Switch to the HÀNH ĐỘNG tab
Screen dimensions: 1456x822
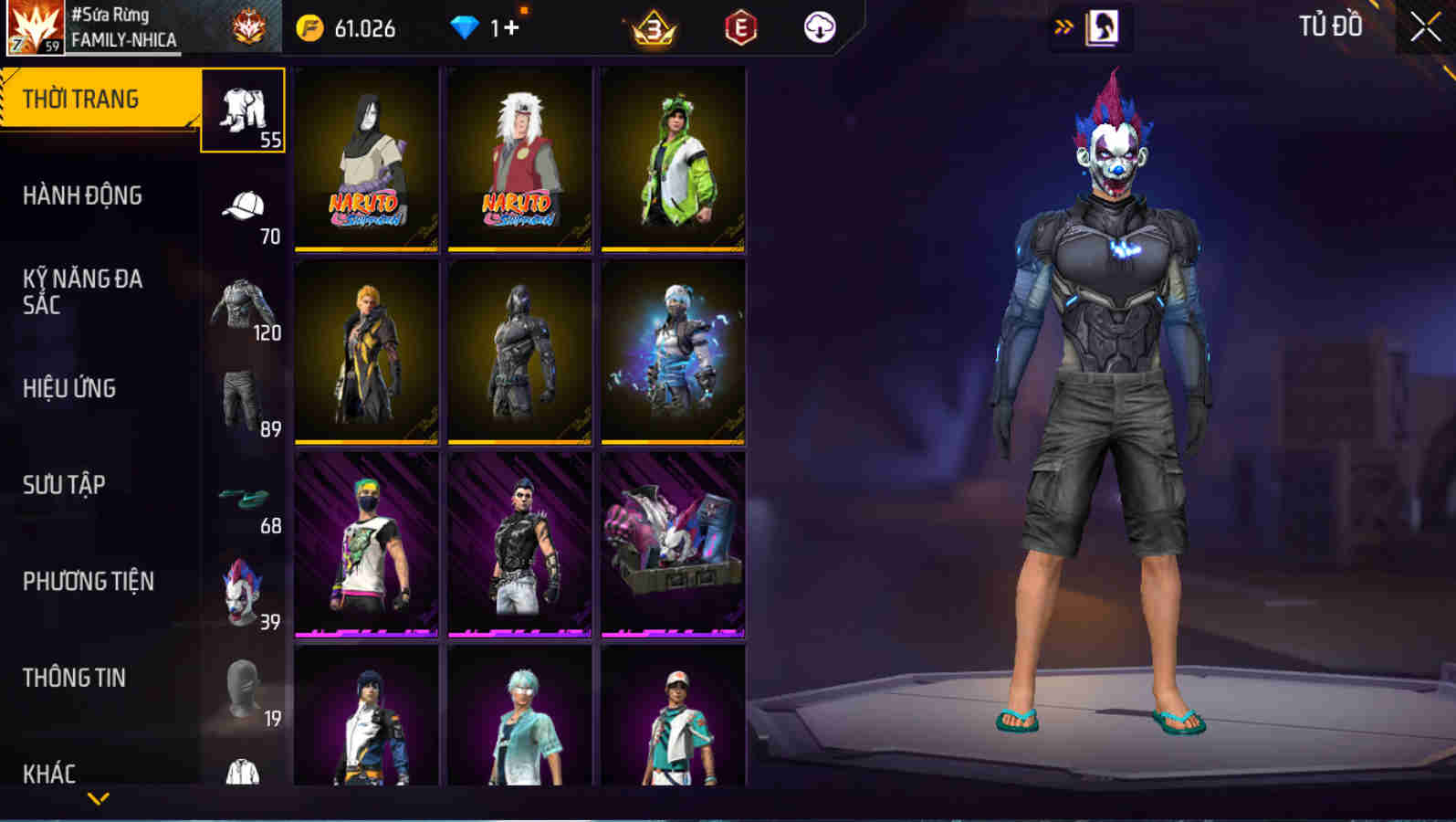click(82, 195)
